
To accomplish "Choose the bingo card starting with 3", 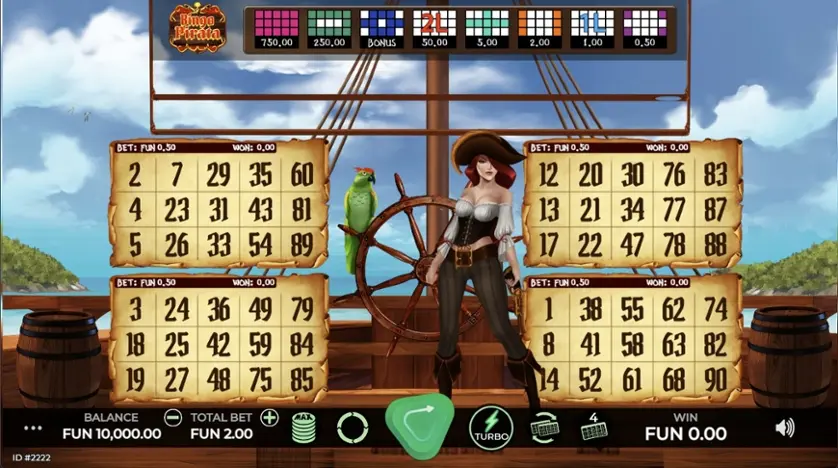I will pos(218,338).
